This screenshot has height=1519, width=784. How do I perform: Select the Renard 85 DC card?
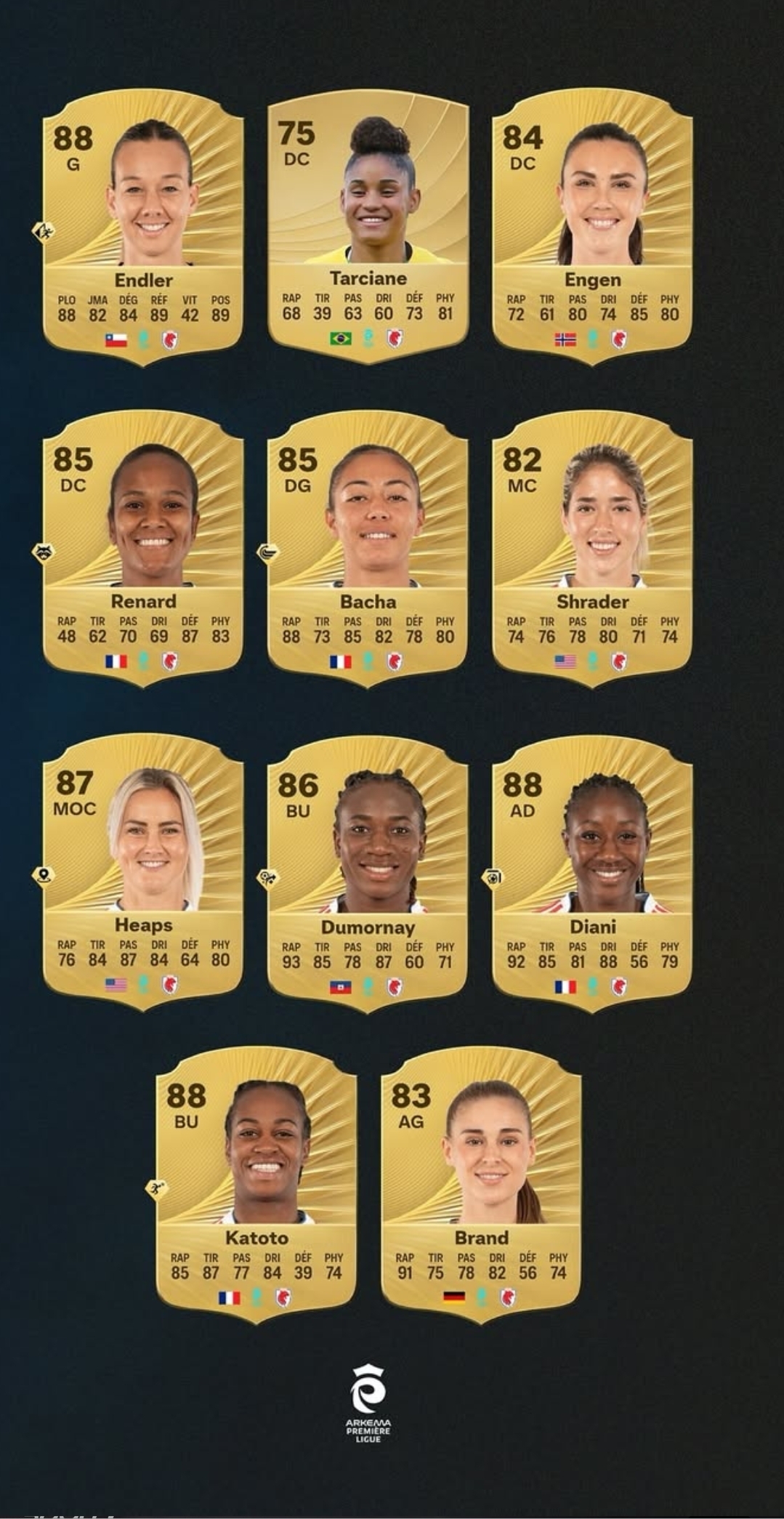143,547
